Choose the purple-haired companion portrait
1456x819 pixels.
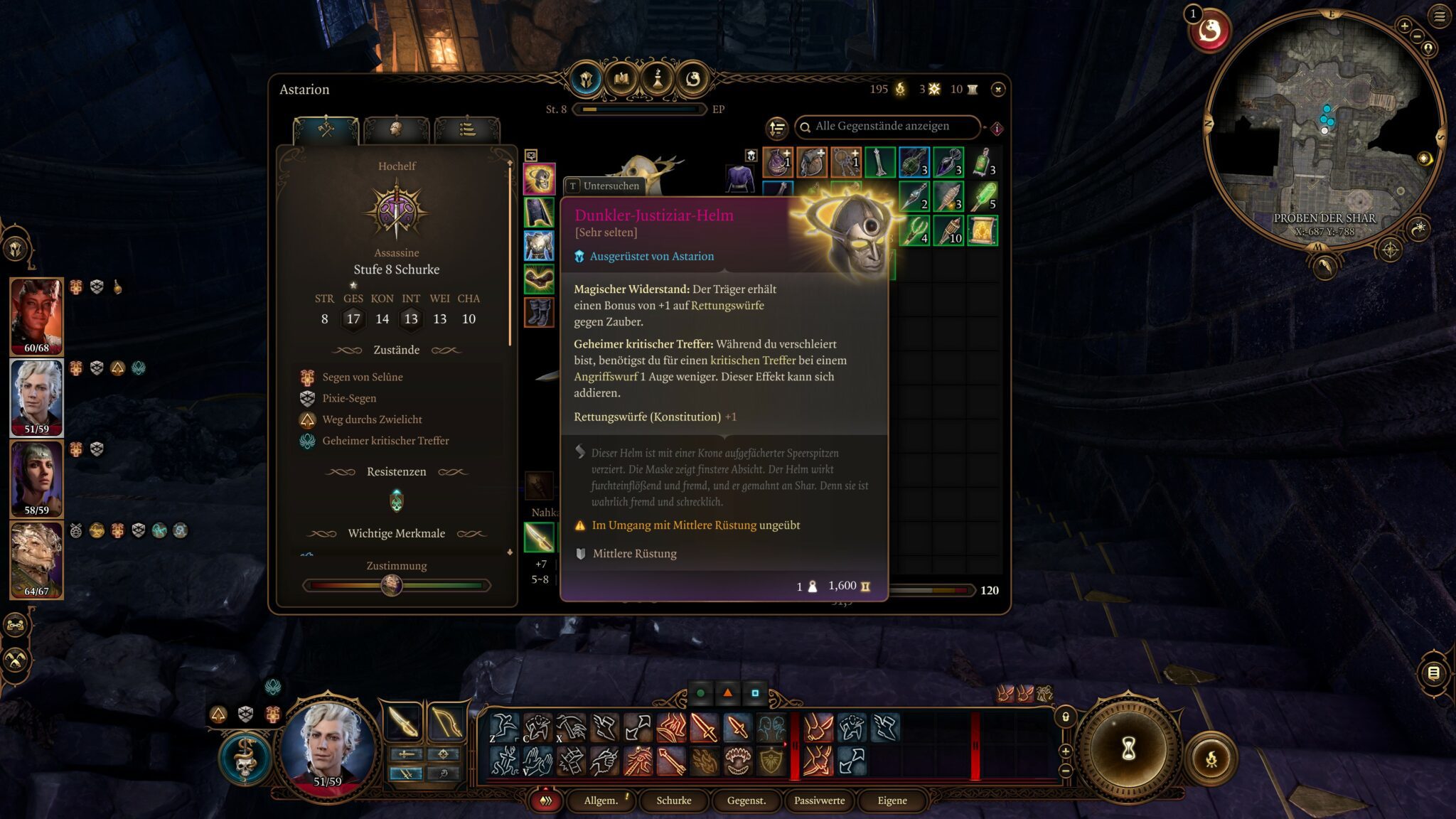click(36, 478)
